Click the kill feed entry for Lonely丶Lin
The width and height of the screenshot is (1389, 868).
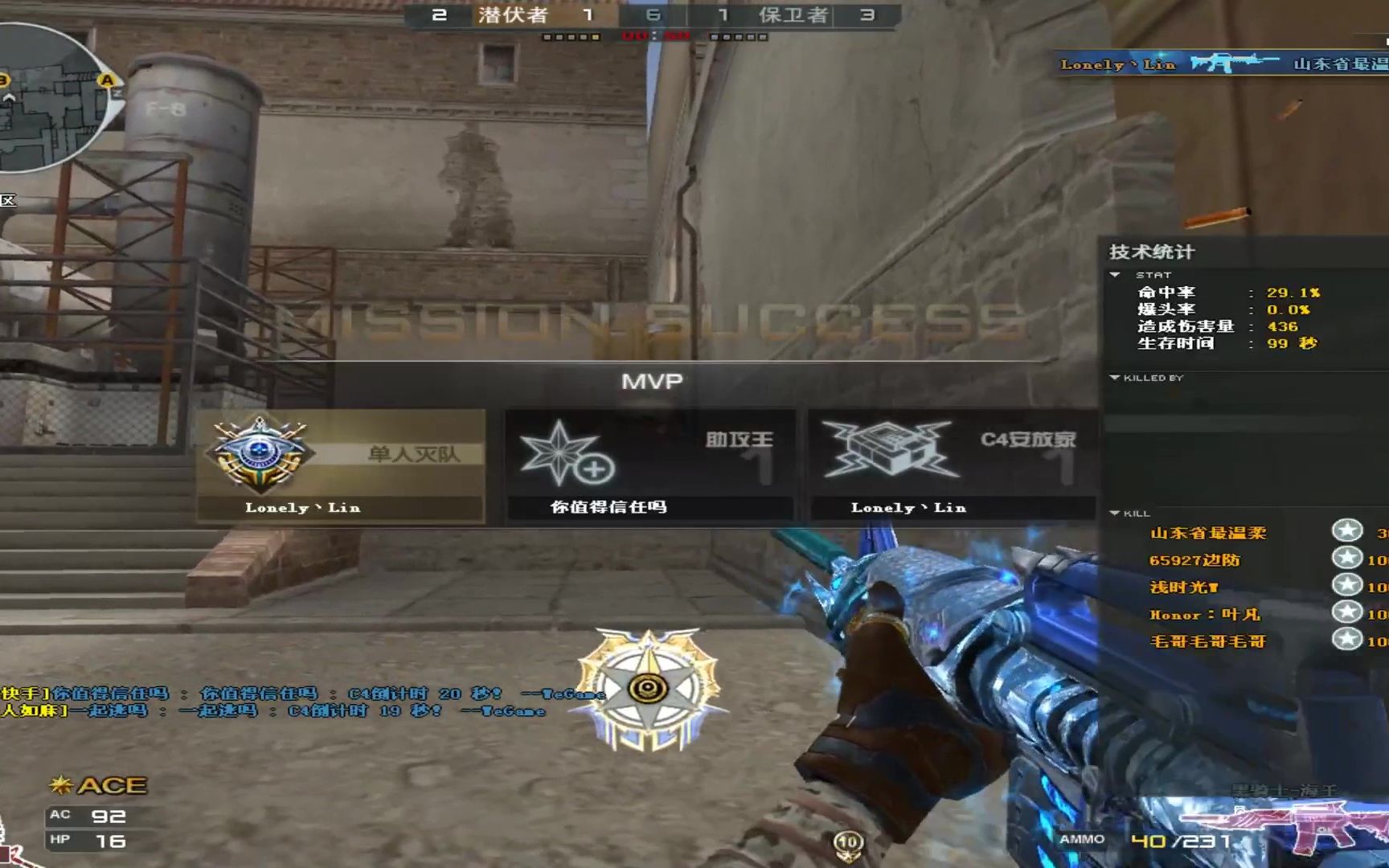pos(1222,64)
